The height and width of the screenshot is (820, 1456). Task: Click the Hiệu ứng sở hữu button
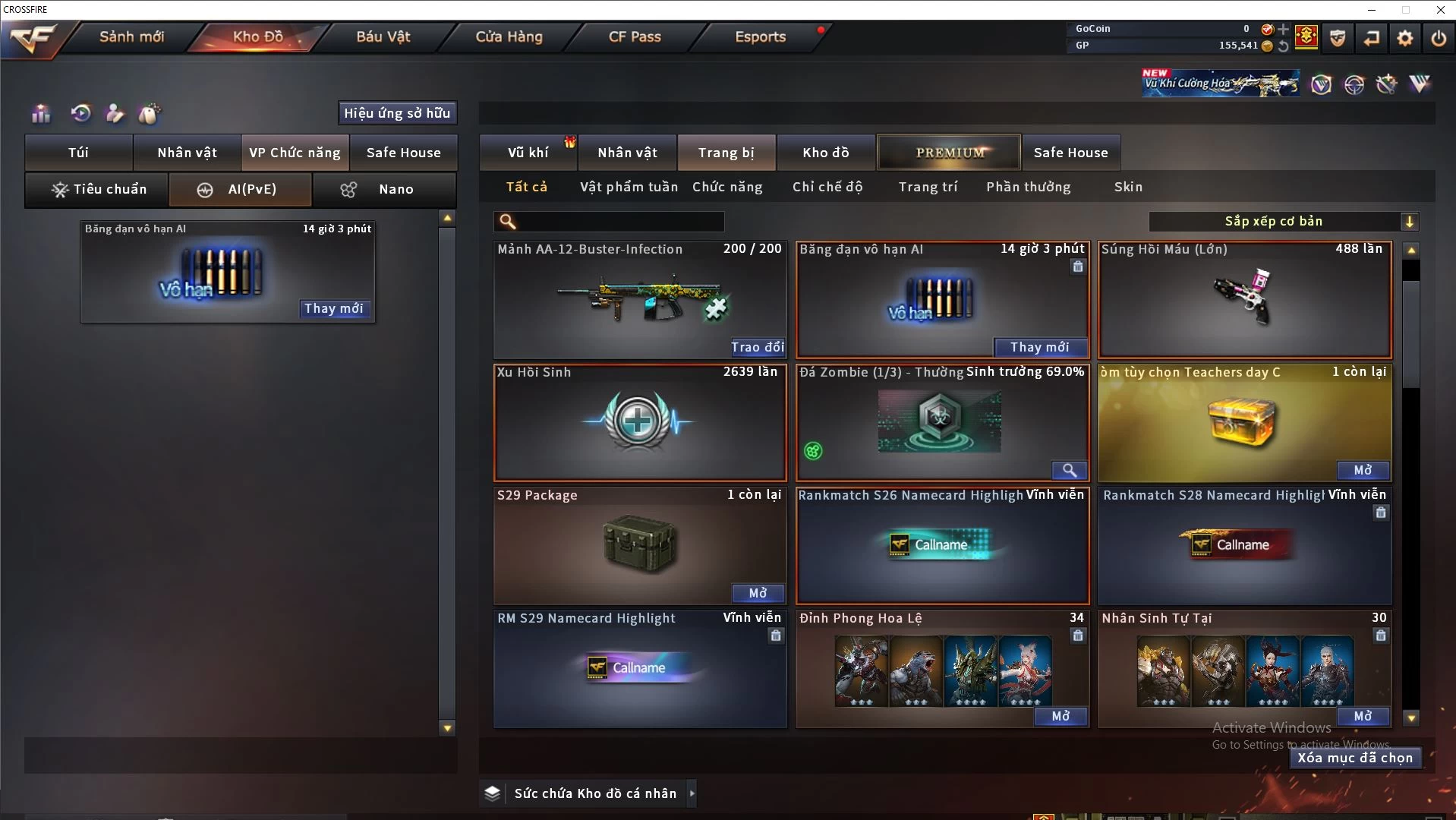coord(397,113)
